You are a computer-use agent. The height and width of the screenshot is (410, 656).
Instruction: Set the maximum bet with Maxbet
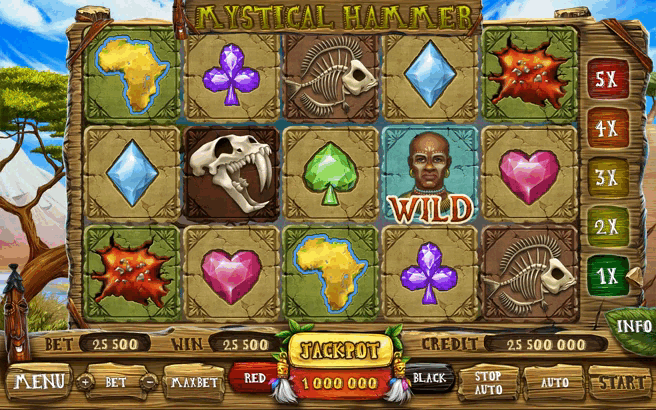194,381
